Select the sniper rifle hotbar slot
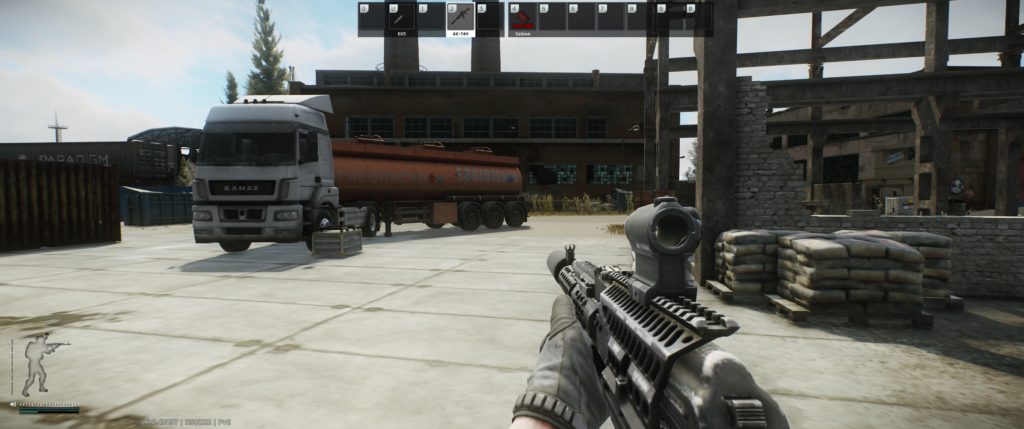Image resolution: width=1024 pixels, height=429 pixels. [x=401, y=18]
